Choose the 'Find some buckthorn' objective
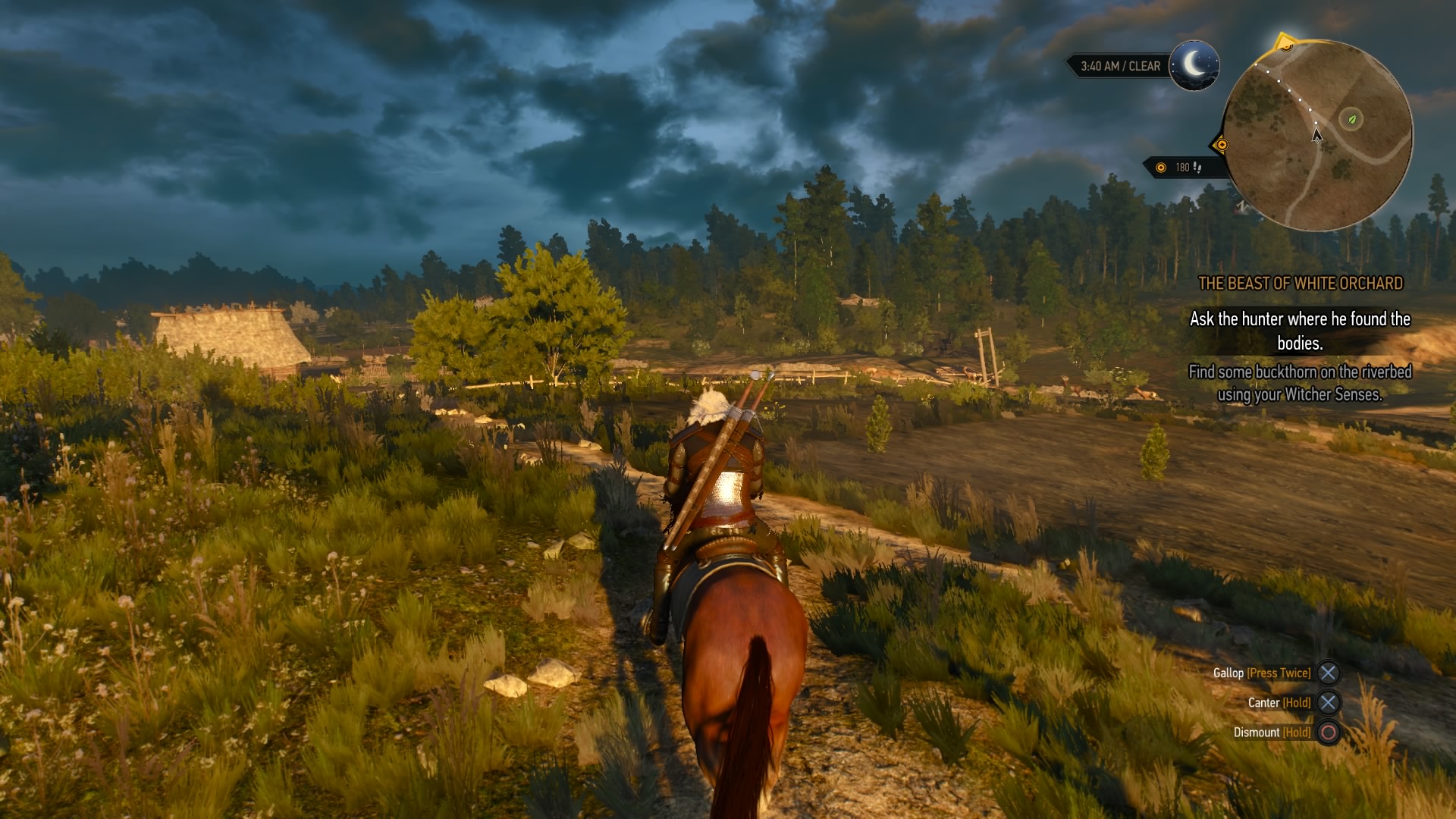1456x819 pixels. tap(1300, 383)
